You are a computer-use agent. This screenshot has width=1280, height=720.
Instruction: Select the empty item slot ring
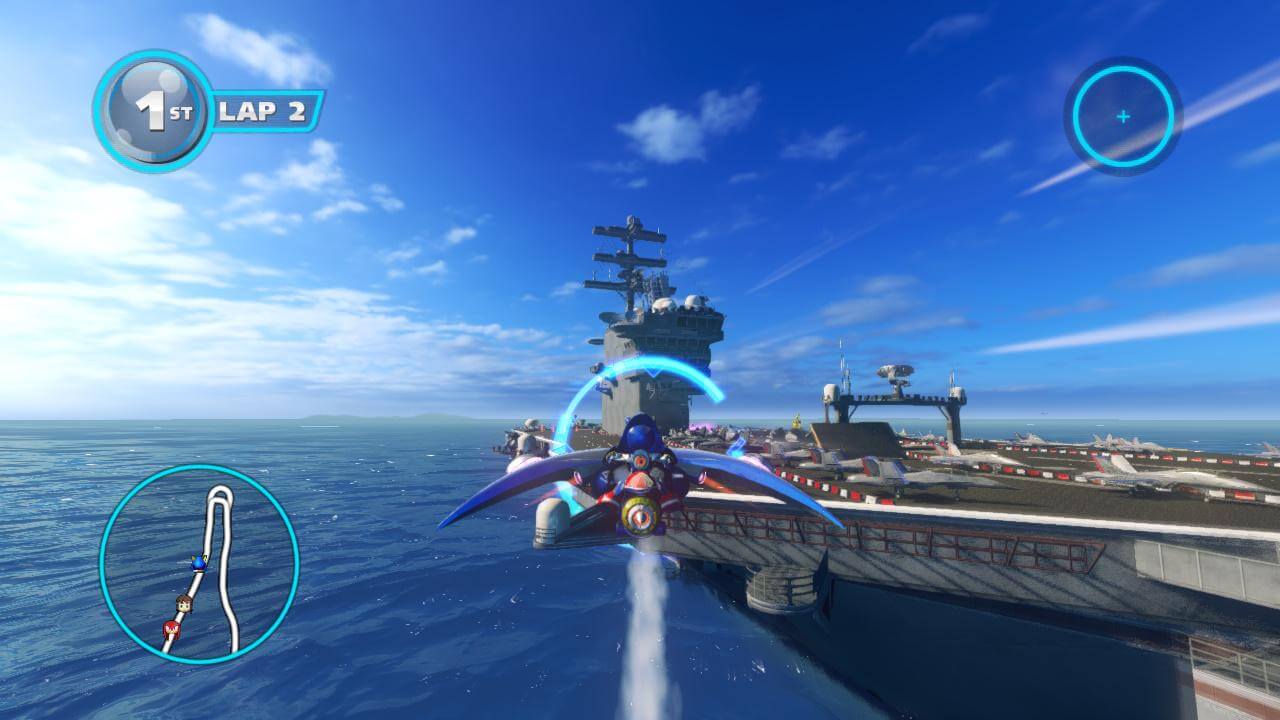[1122, 117]
